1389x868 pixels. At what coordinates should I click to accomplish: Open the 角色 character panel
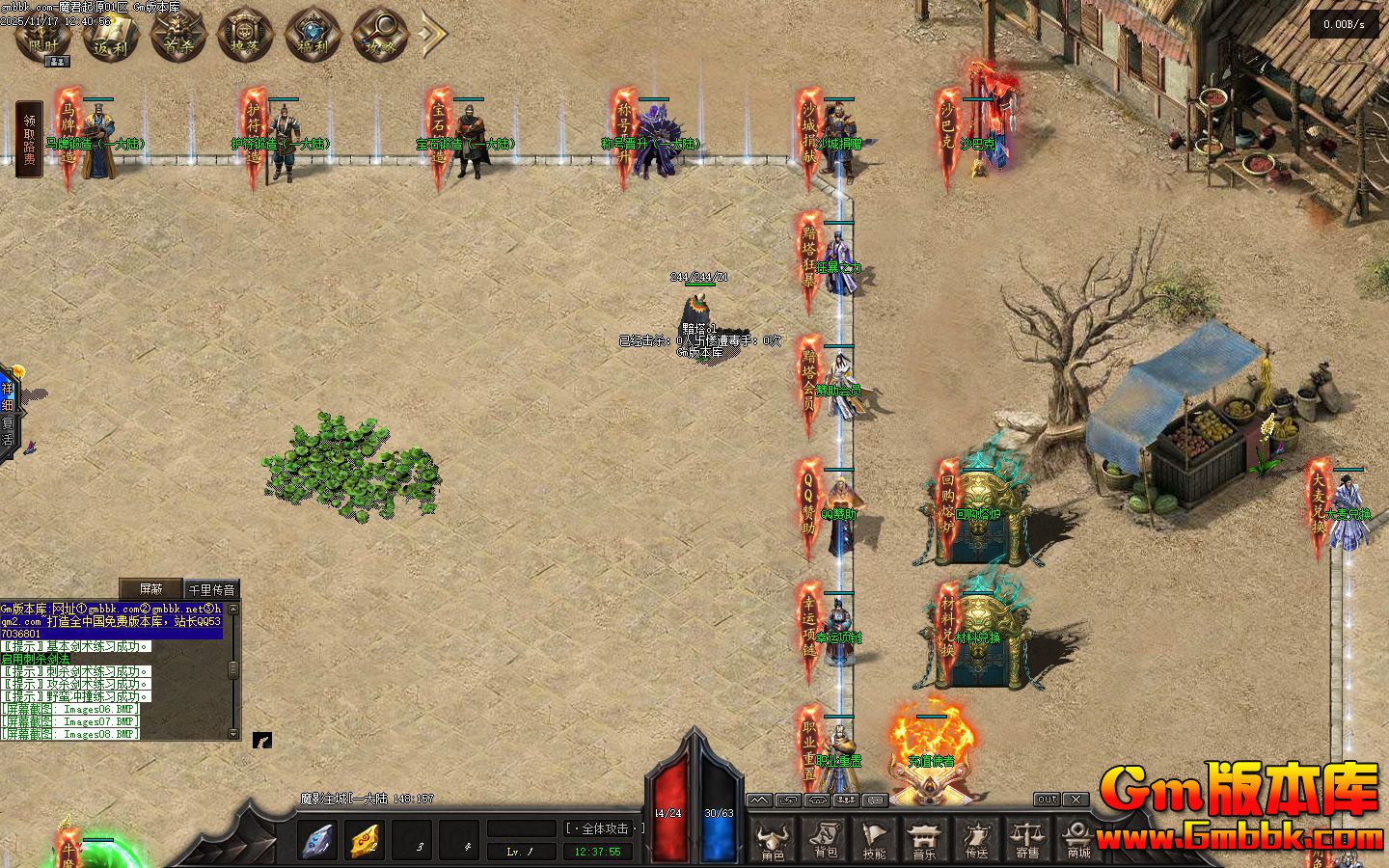[773, 840]
